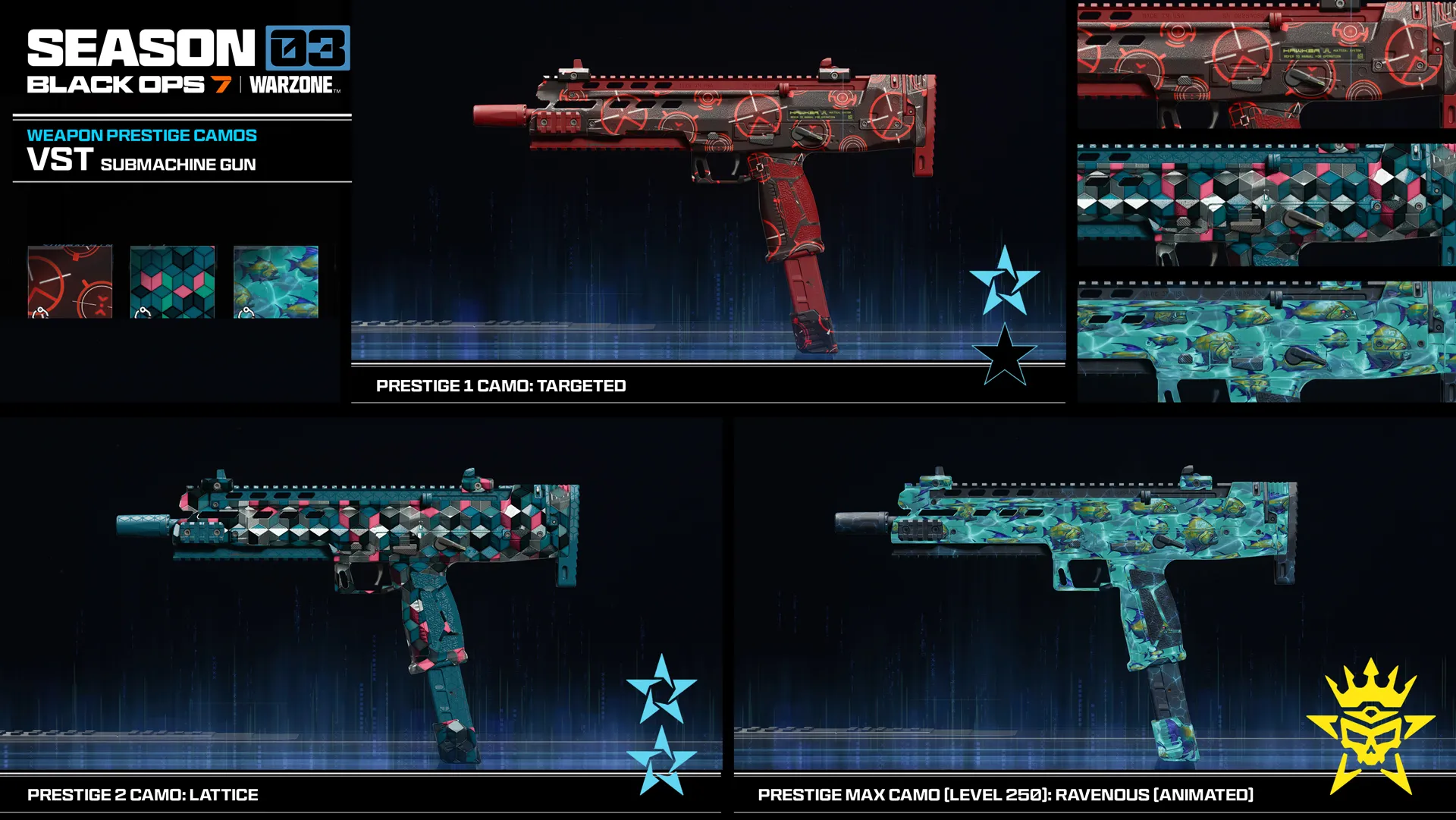Select the red Targeted camo swatch
1456x820 pixels.
pyautogui.click(x=70, y=281)
